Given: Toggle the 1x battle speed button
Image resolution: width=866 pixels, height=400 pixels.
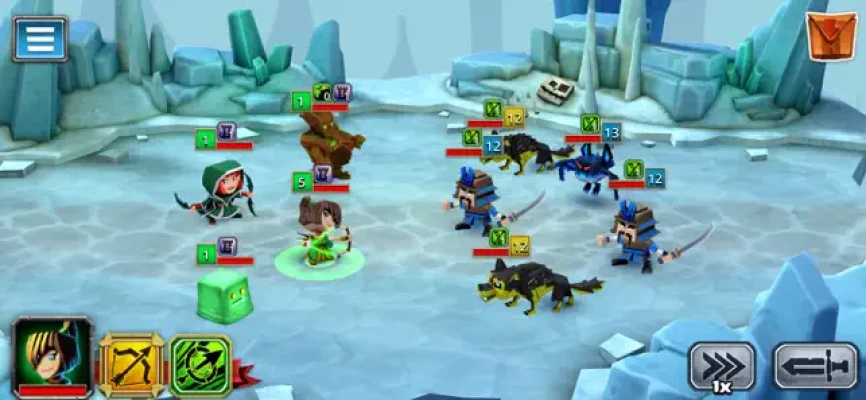Looking at the screenshot, I should [x=721, y=366].
